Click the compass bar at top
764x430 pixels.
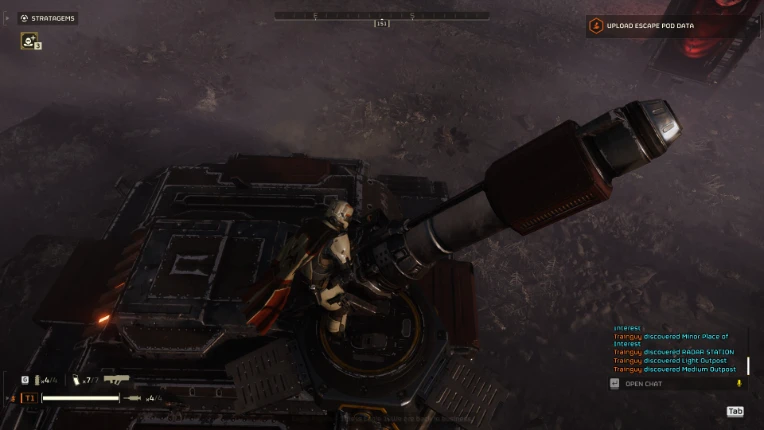pos(381,16)
